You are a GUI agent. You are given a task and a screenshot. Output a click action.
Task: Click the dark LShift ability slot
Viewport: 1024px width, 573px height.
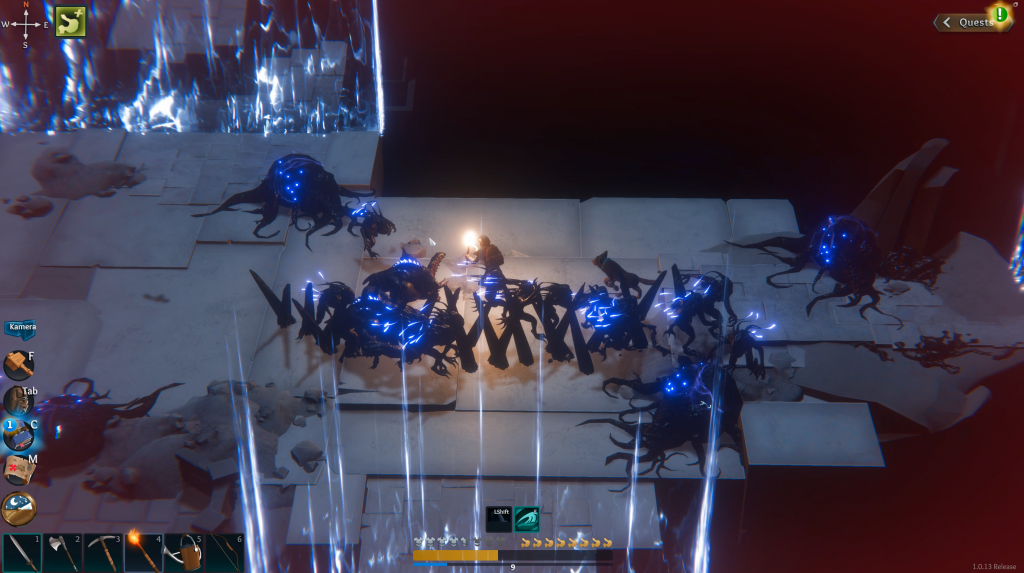click(499, 519)
